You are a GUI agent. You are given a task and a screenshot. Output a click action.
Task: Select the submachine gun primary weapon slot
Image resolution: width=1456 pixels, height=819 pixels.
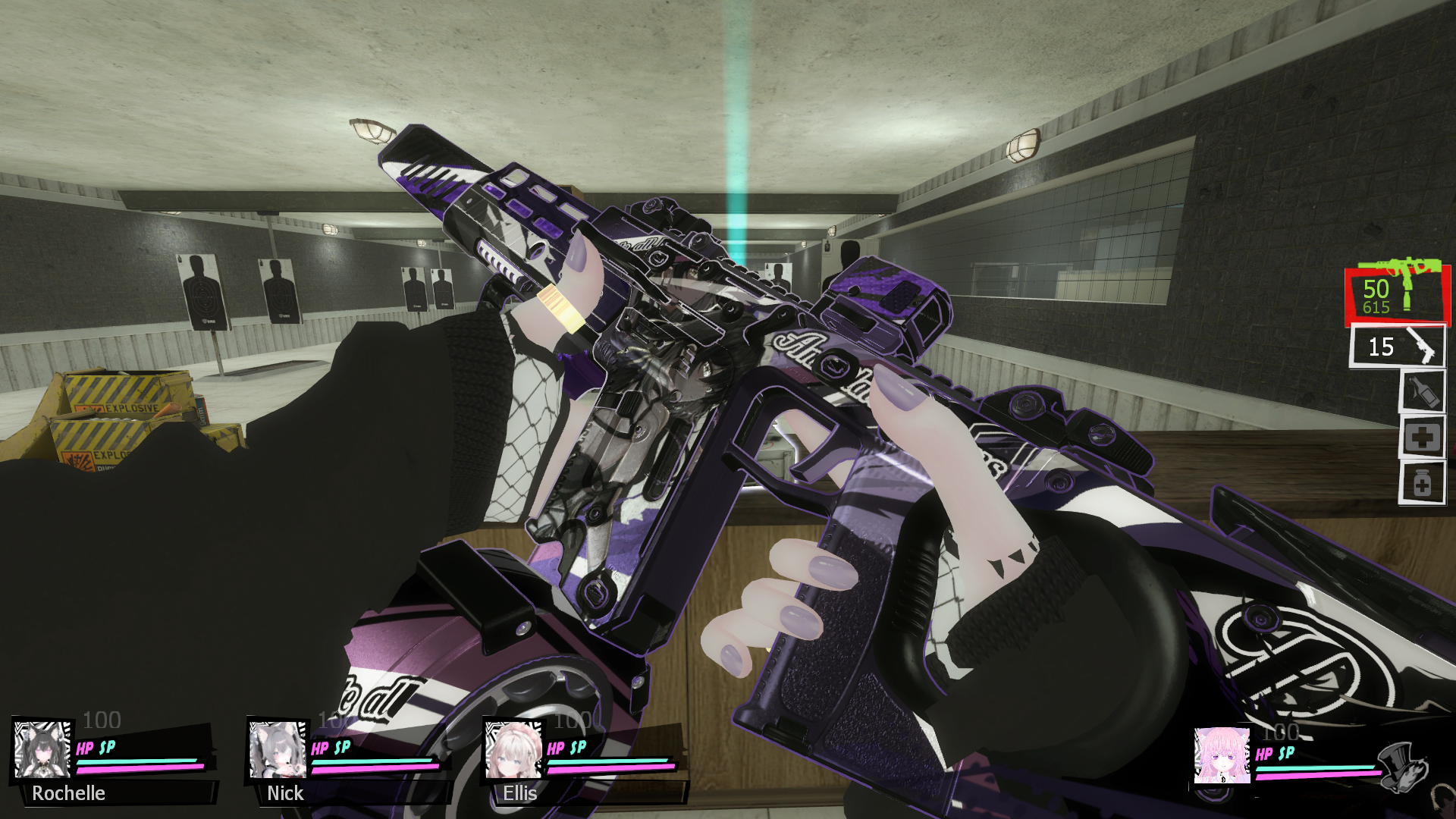(1397, 294)
